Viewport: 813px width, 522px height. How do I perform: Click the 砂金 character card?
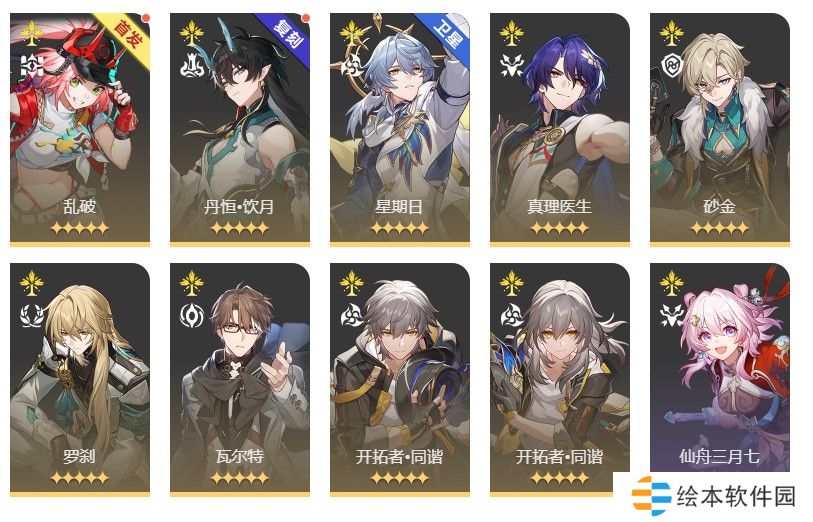tap(720, 128)
